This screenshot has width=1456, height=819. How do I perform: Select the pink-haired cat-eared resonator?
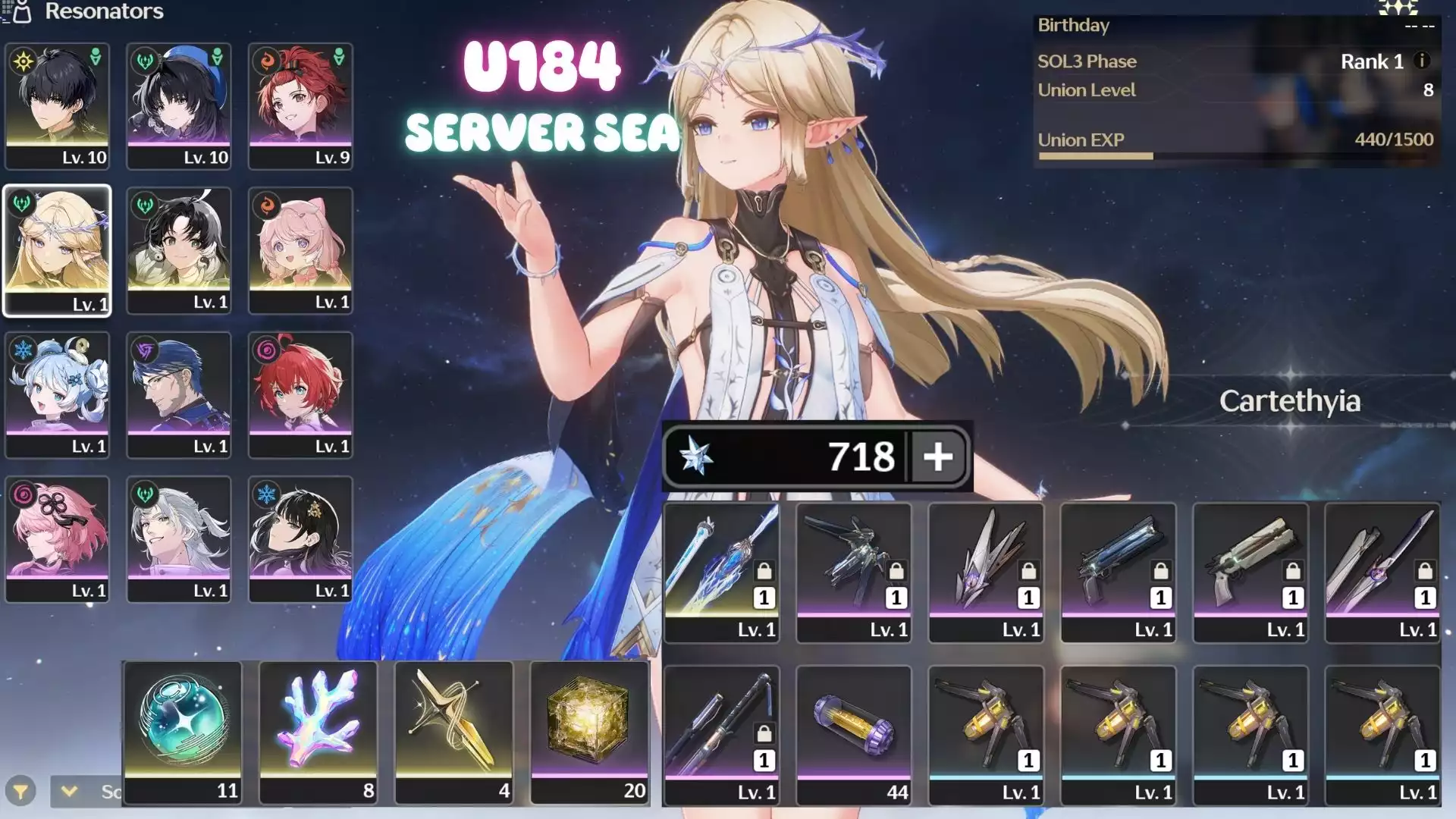click(300, 249)
